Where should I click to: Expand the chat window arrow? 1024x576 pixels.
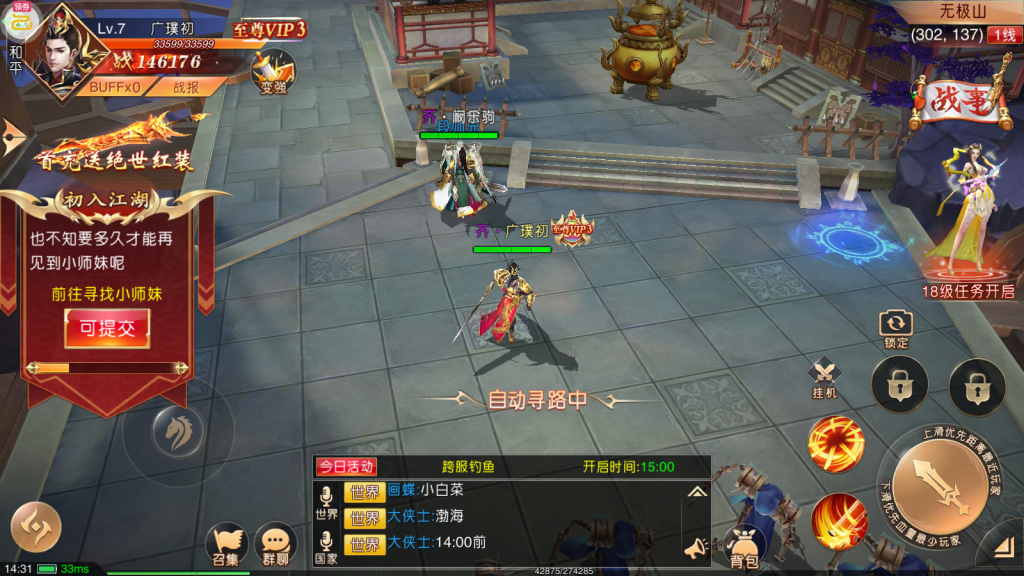click(696, 491)
